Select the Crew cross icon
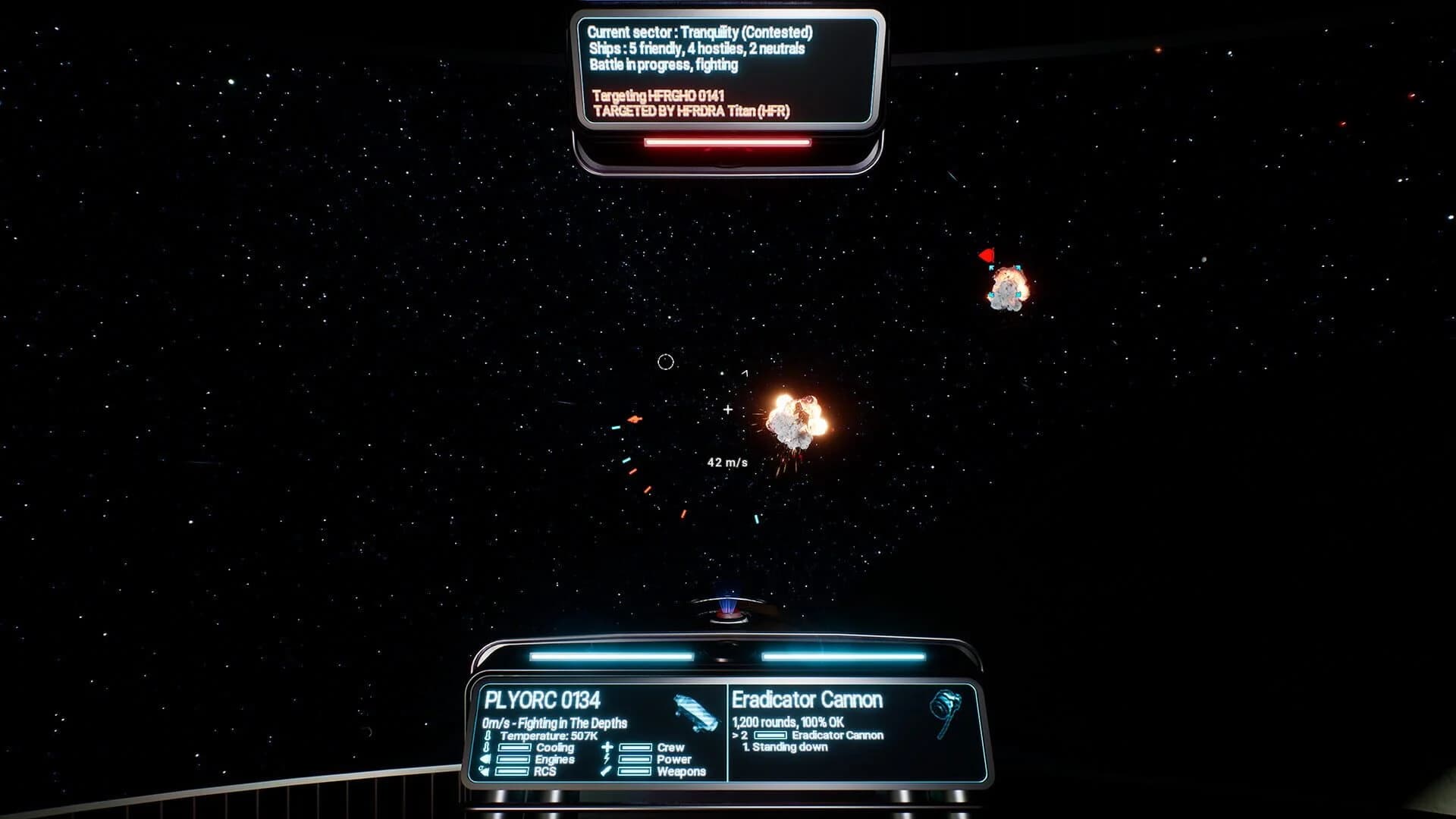Image resolution: width=1456 pixels, height=819 pixels. click(607, 748)
